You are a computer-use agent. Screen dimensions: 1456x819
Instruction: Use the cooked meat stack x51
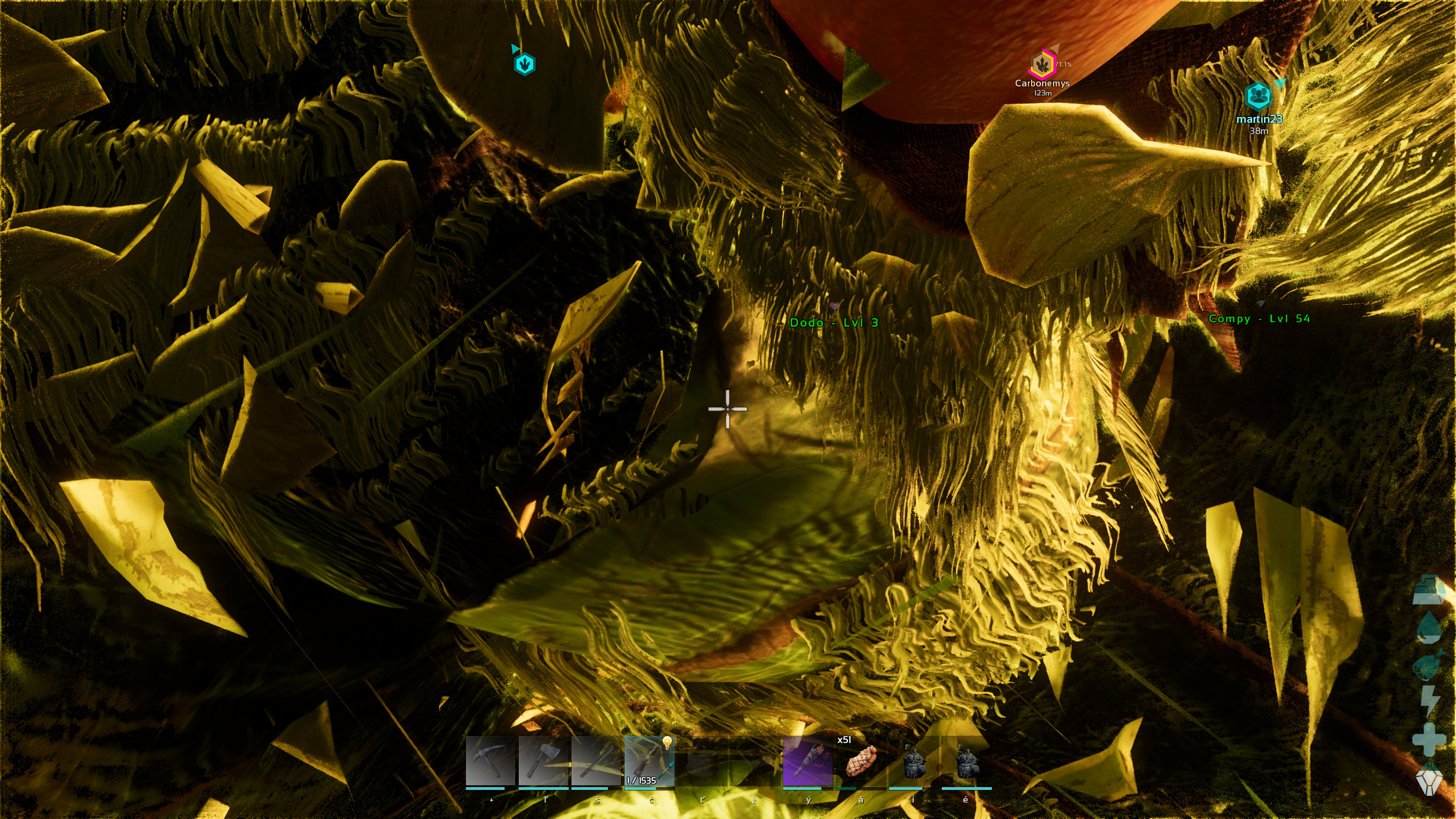coord(860,761)
